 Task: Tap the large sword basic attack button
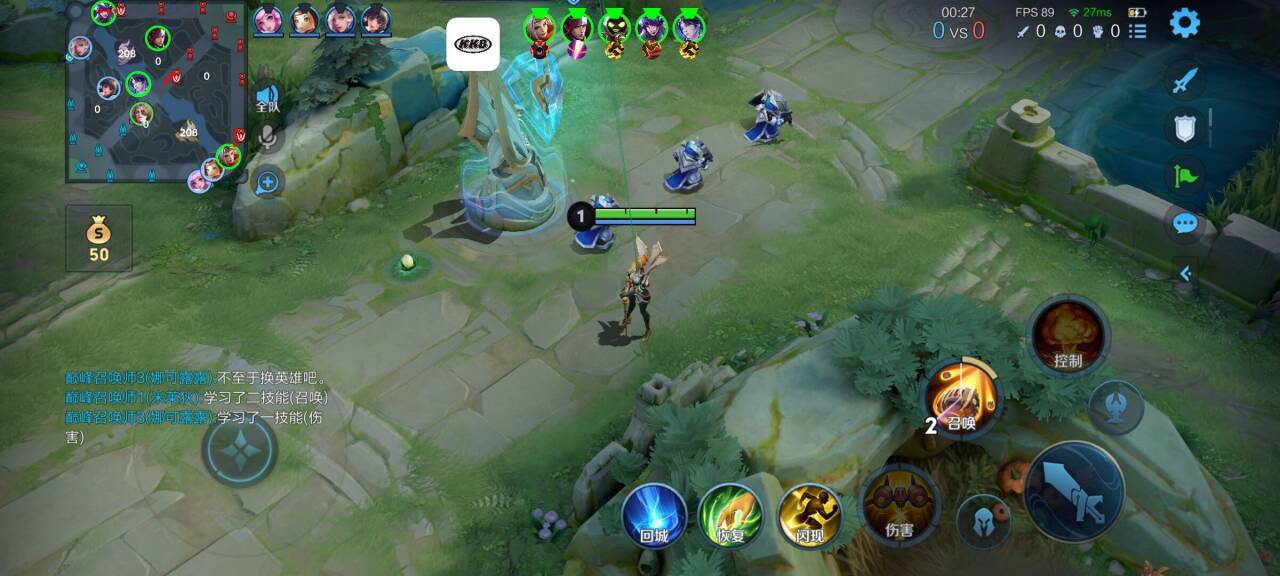(x=1074, y=491)
